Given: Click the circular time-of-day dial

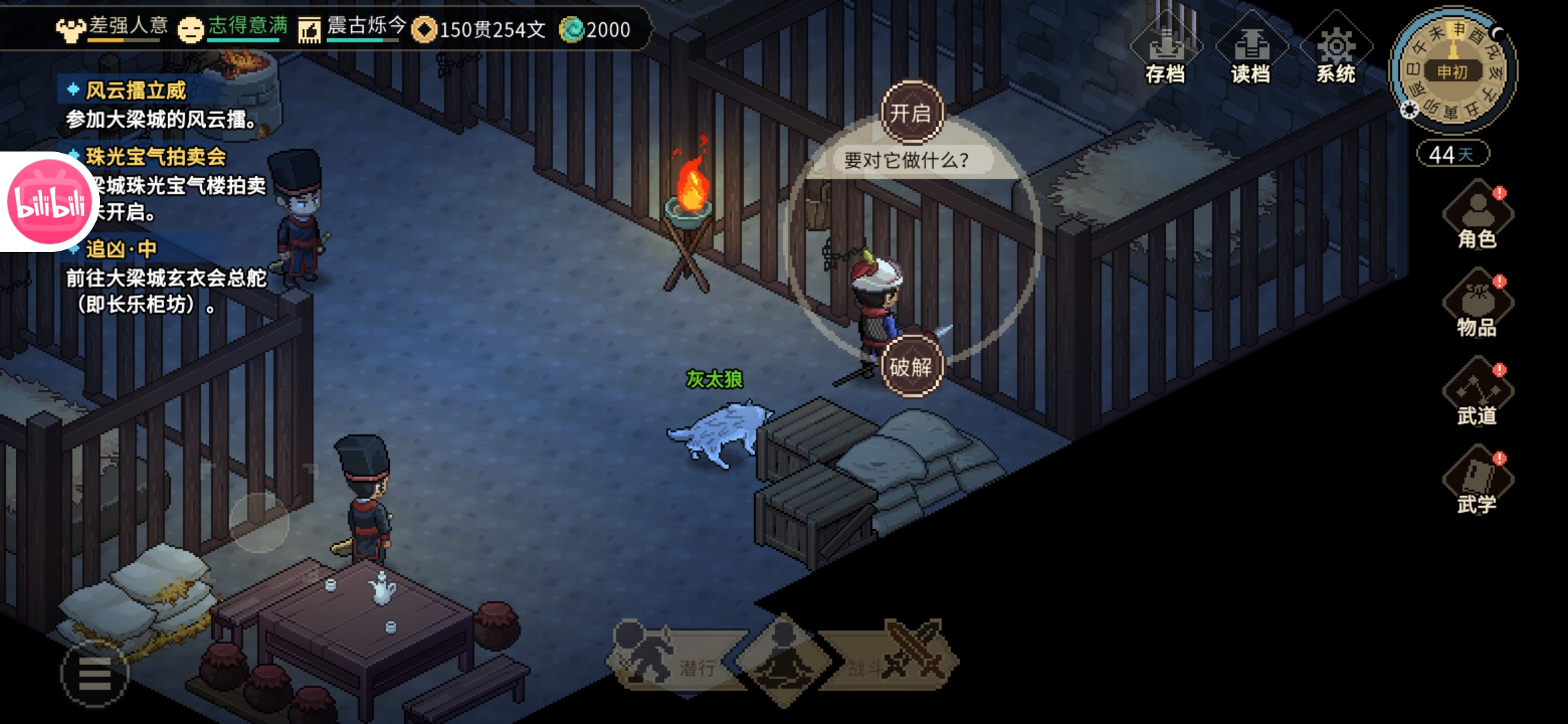Looking at the screenshot, I should tap(1453, 71).
